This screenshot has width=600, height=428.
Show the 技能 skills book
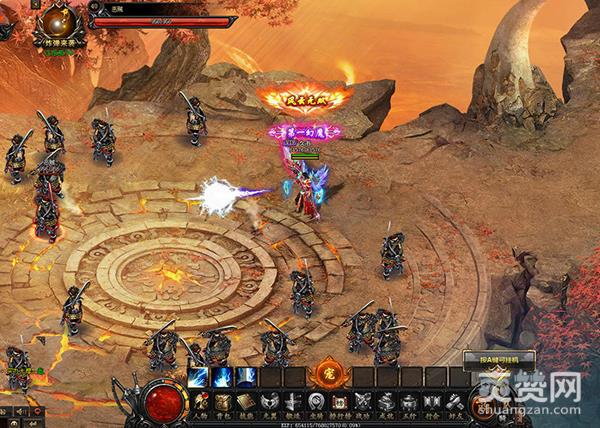pos(246,403)
